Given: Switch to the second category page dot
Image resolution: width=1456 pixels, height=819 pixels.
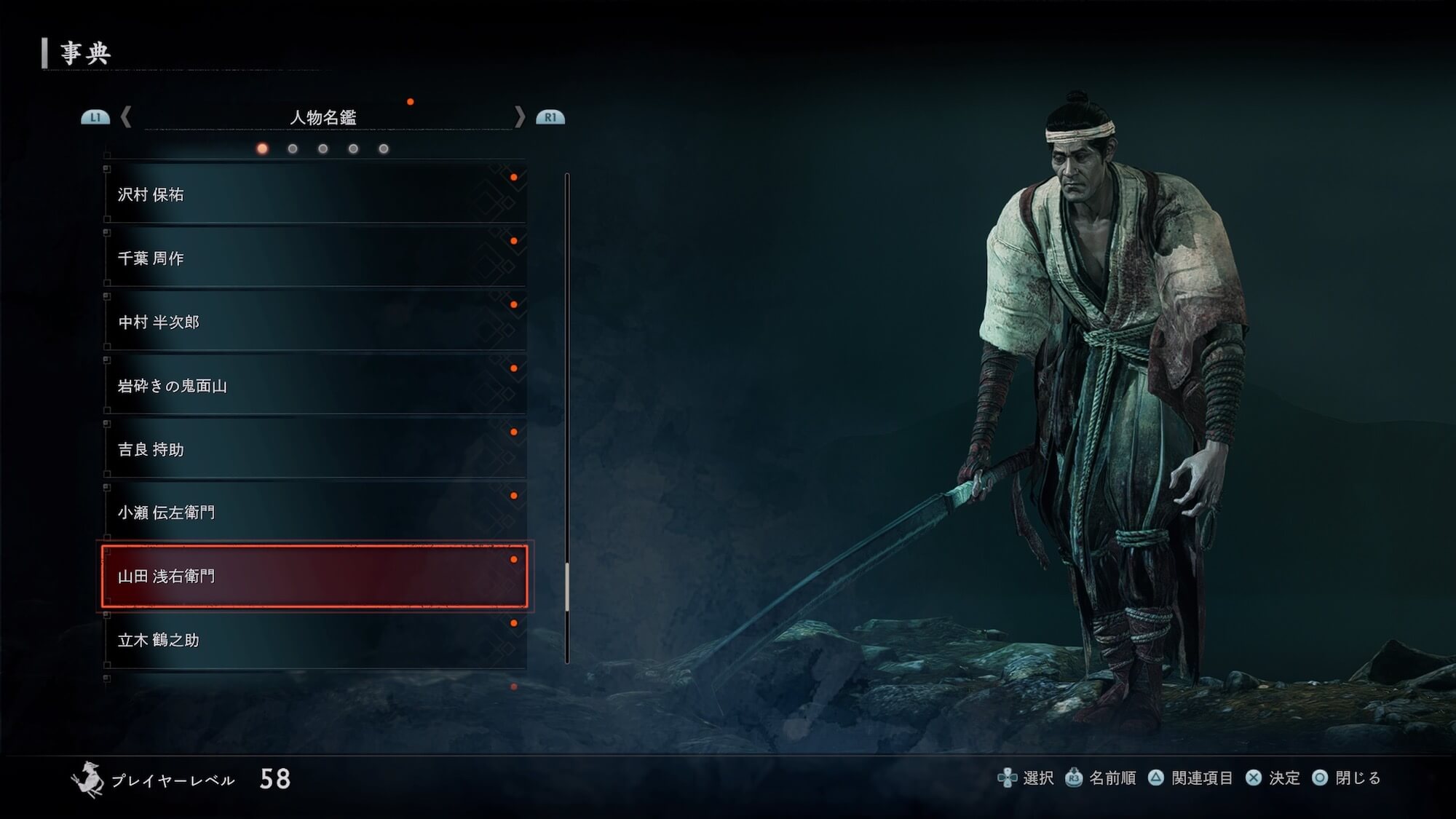Looking at the screenshot, I should click(293, 149).
